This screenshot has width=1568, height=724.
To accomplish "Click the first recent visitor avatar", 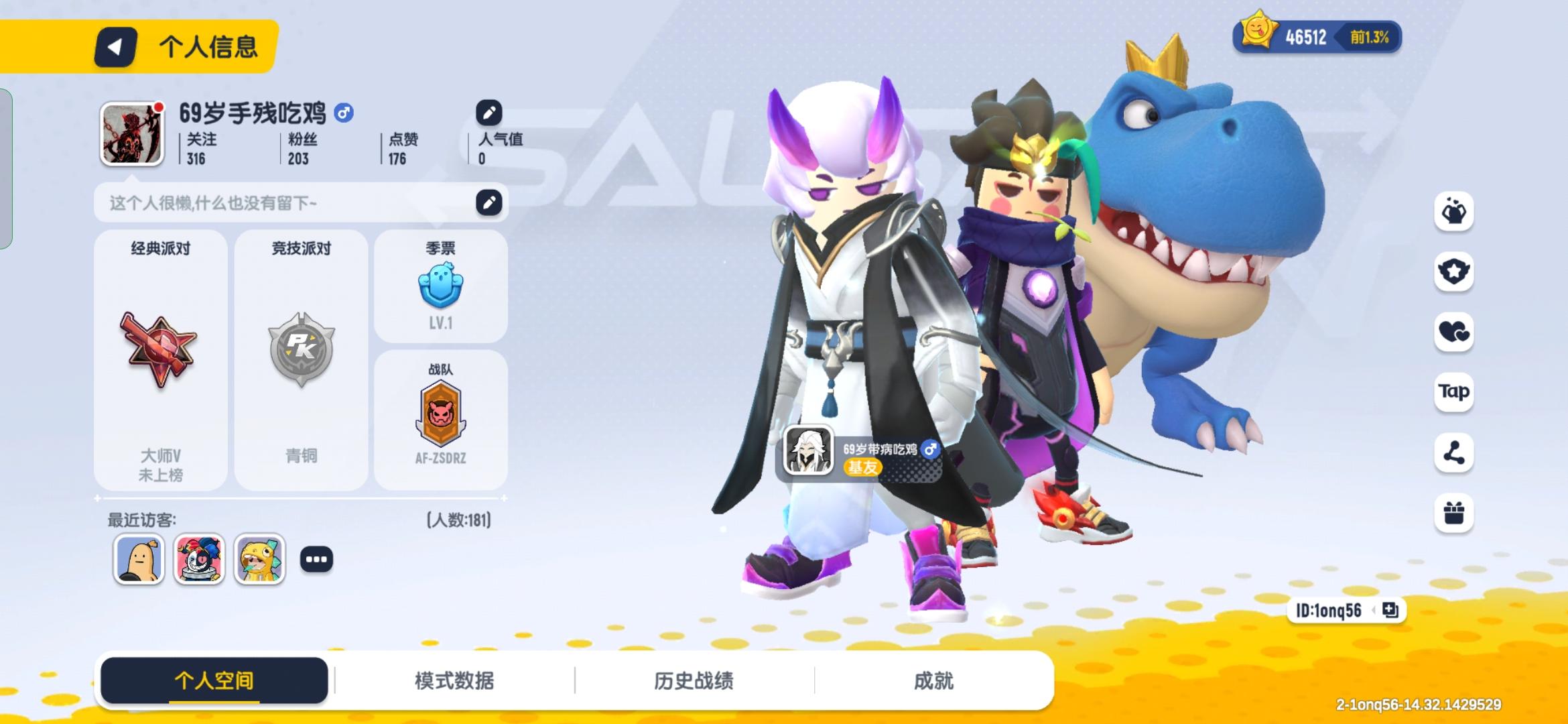I will [x=138, y=558].
